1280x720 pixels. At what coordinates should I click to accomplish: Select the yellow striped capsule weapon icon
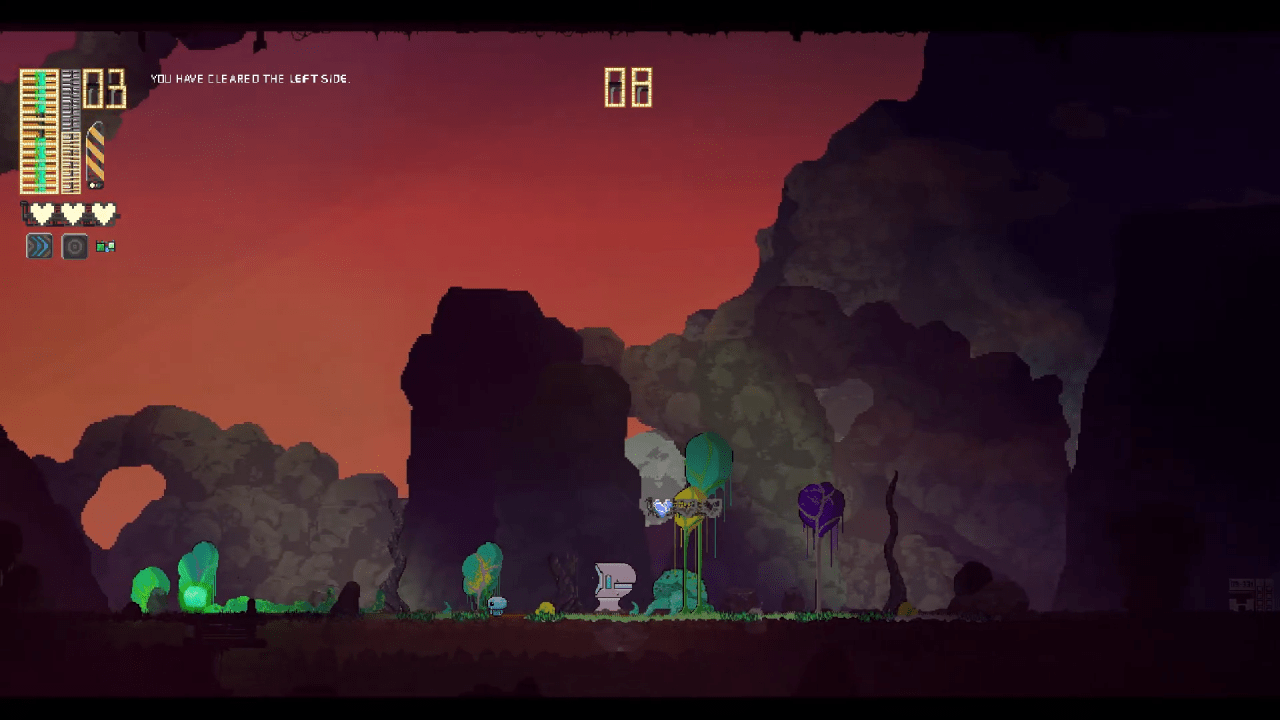tap(95, 155)
